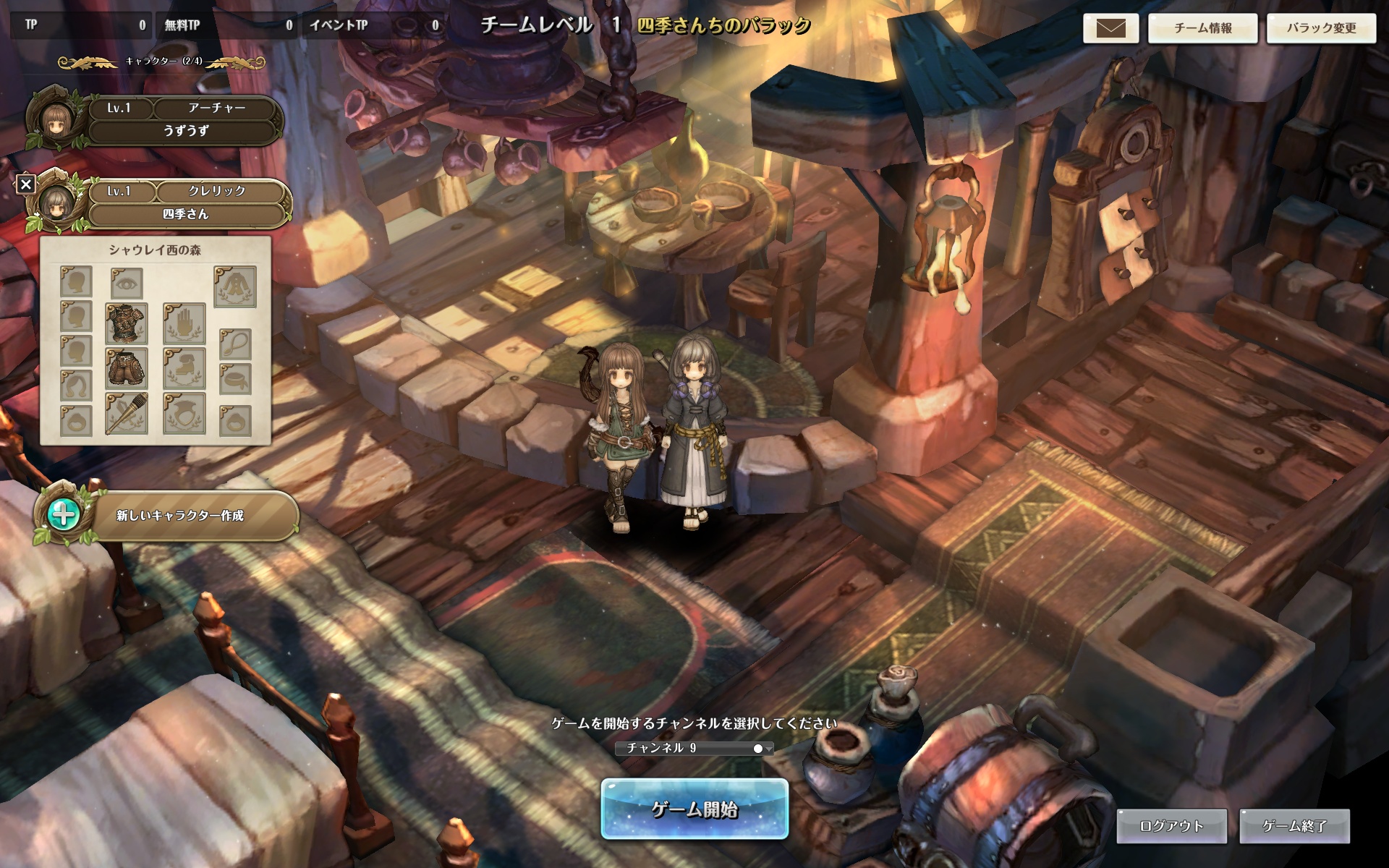Viewport: 1389px width, 868px height.
Task: Select the leather armor top slot
Action: pyautogui.click(x=127, y=323)
